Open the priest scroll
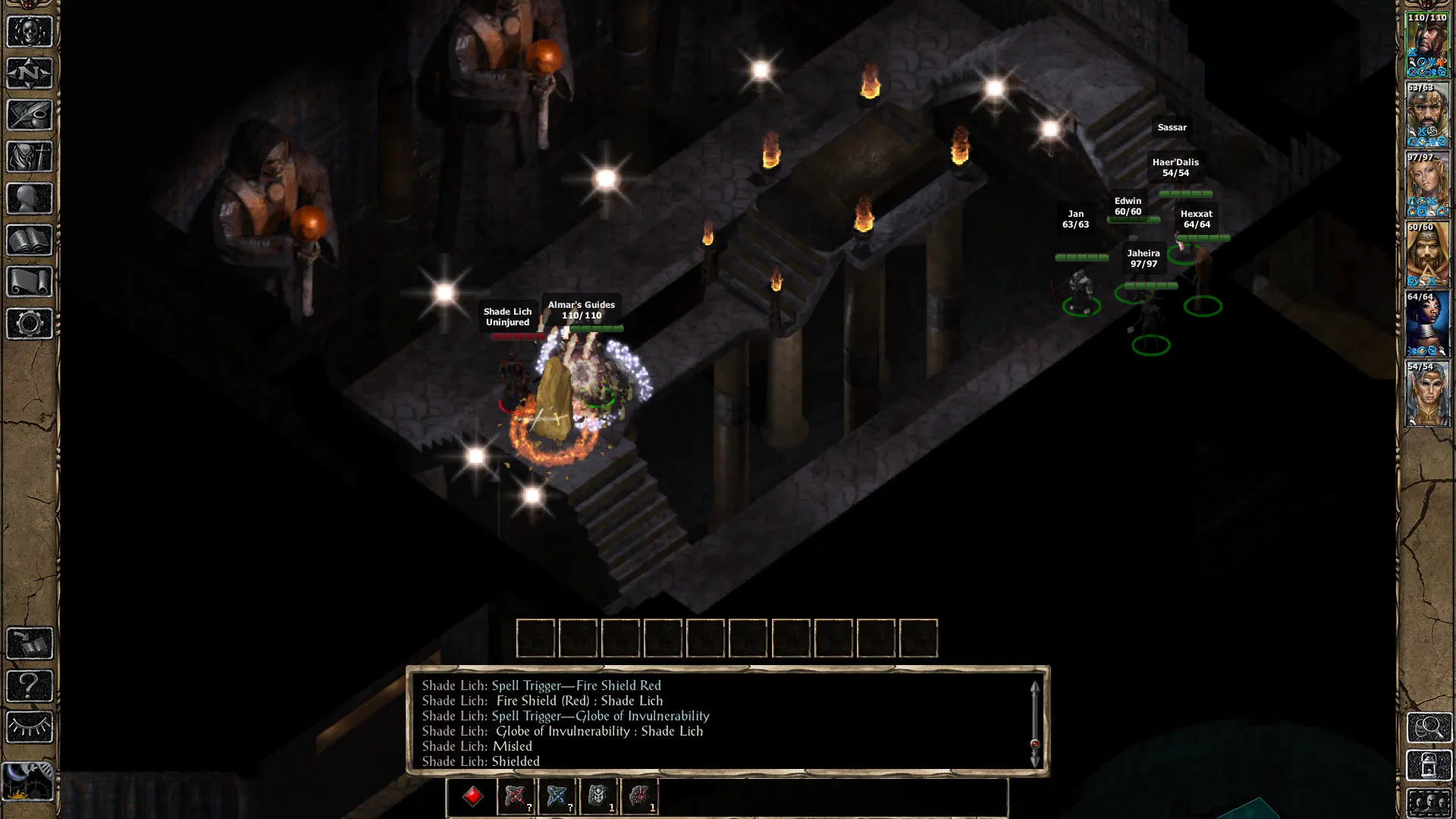 coord(30,282)
